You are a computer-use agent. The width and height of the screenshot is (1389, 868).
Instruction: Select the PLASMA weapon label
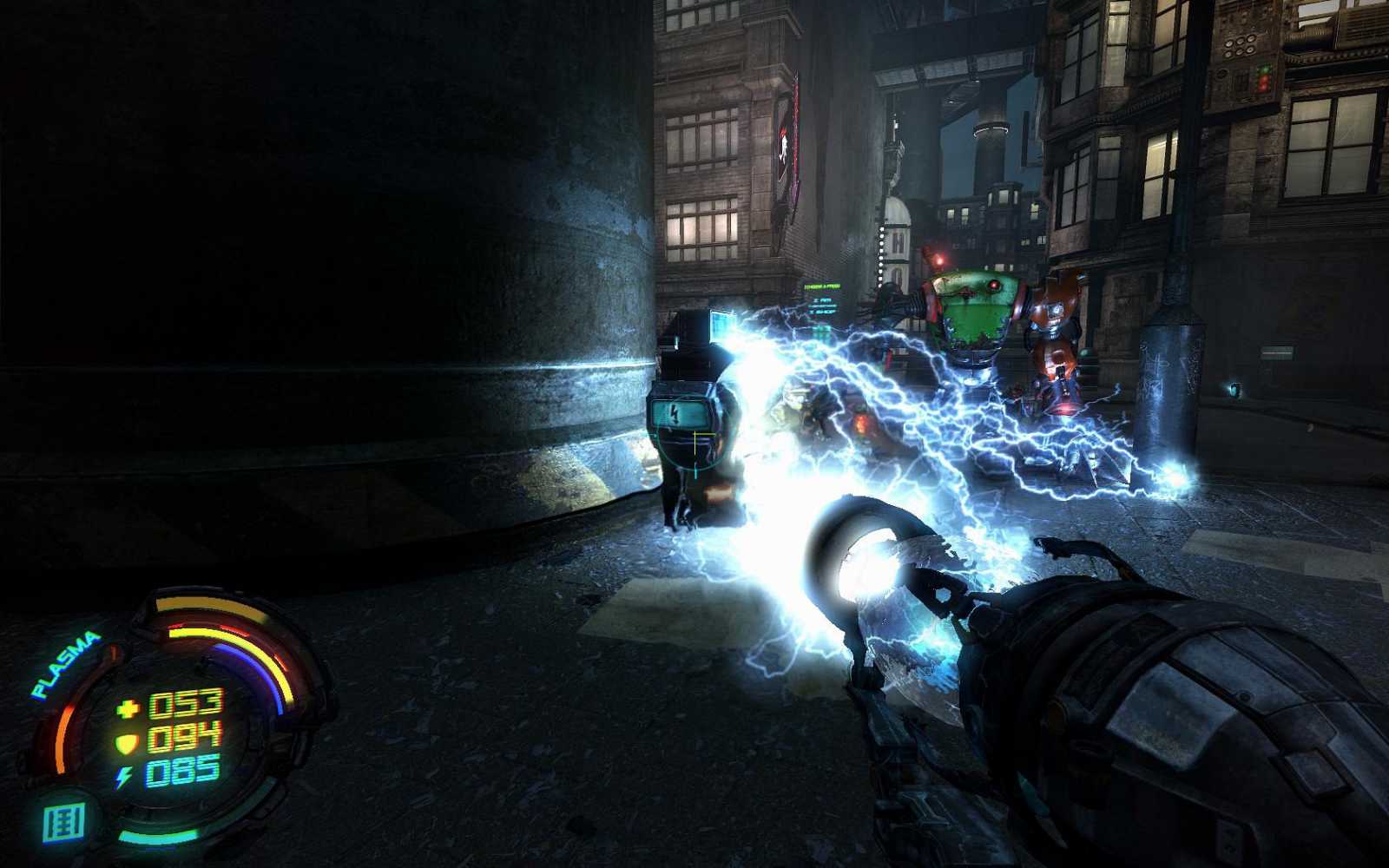coord(66,665)
